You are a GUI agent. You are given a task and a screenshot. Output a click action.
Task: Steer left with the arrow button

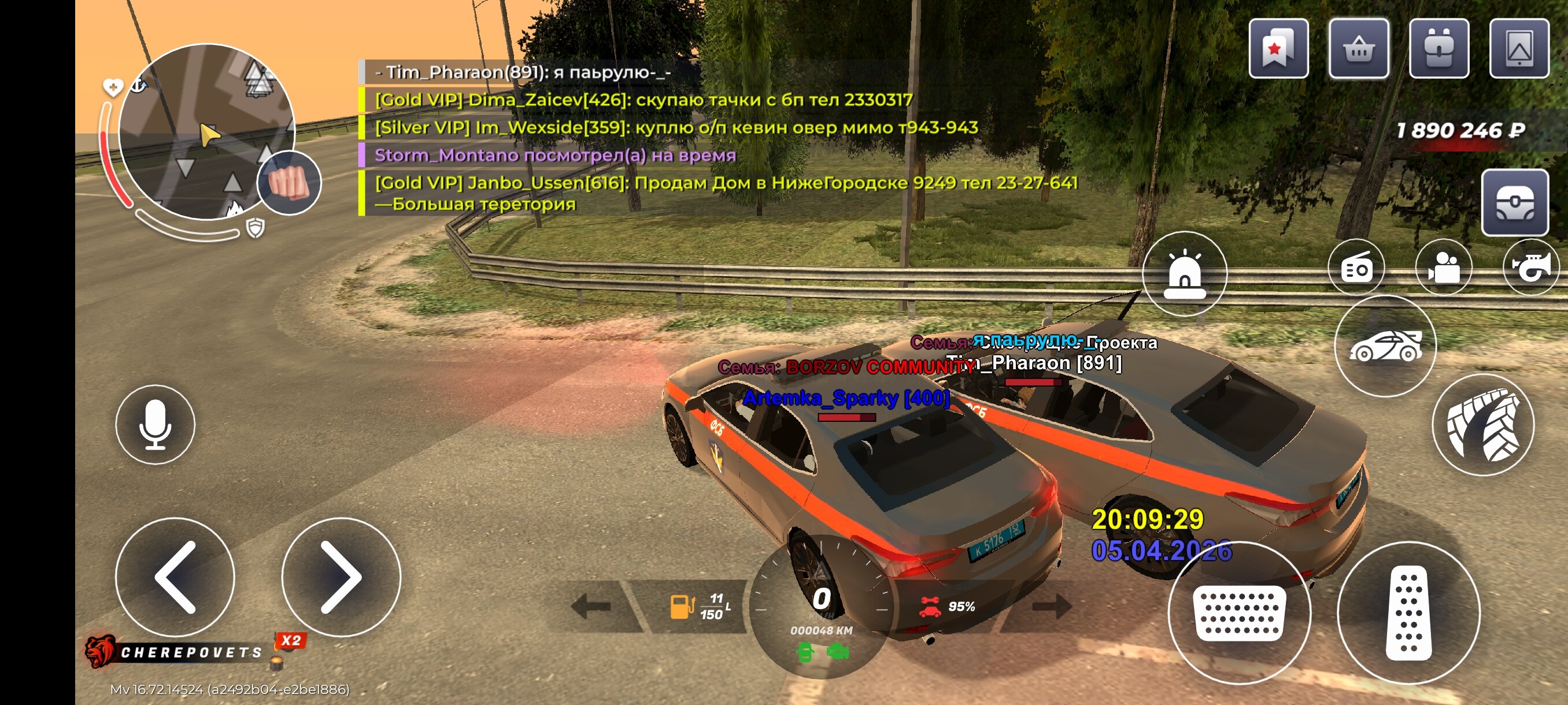click(175, 577)
